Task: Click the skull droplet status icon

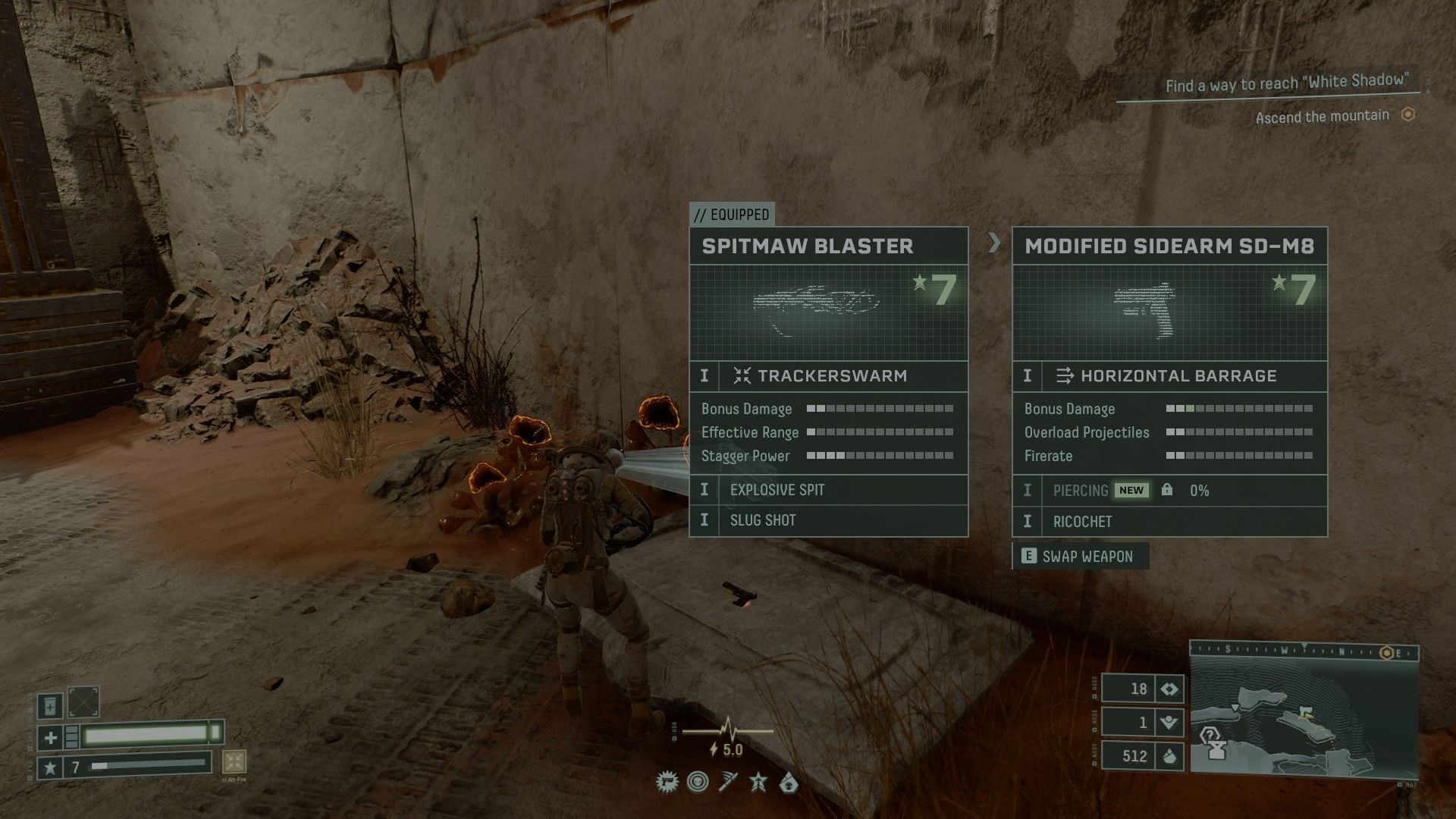Action: tap(789, 782)
